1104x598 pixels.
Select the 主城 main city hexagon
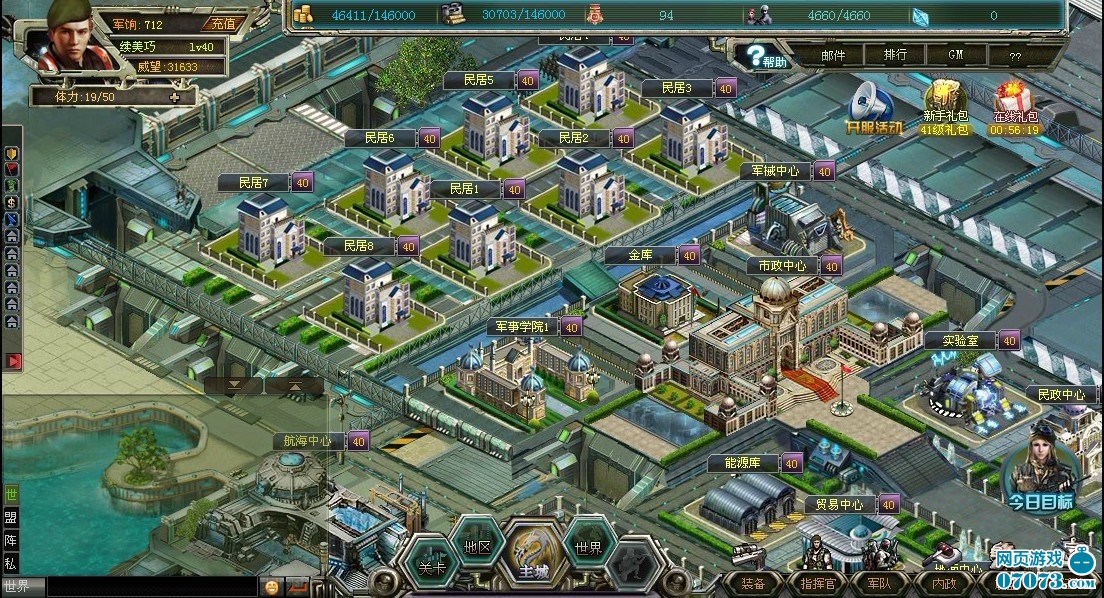tap(532, 560)
